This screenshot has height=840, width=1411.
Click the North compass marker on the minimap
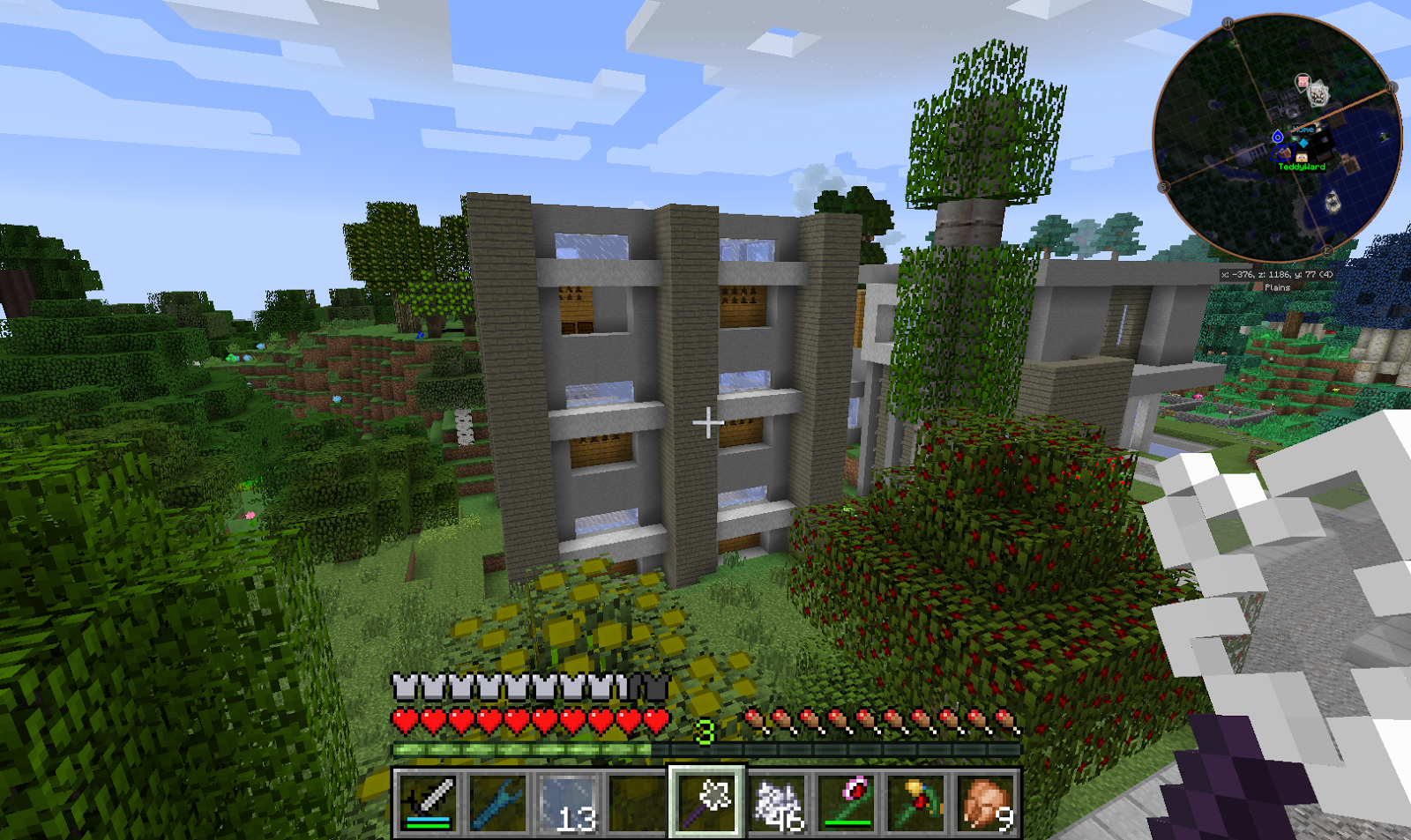click(x=1227, y=22)
